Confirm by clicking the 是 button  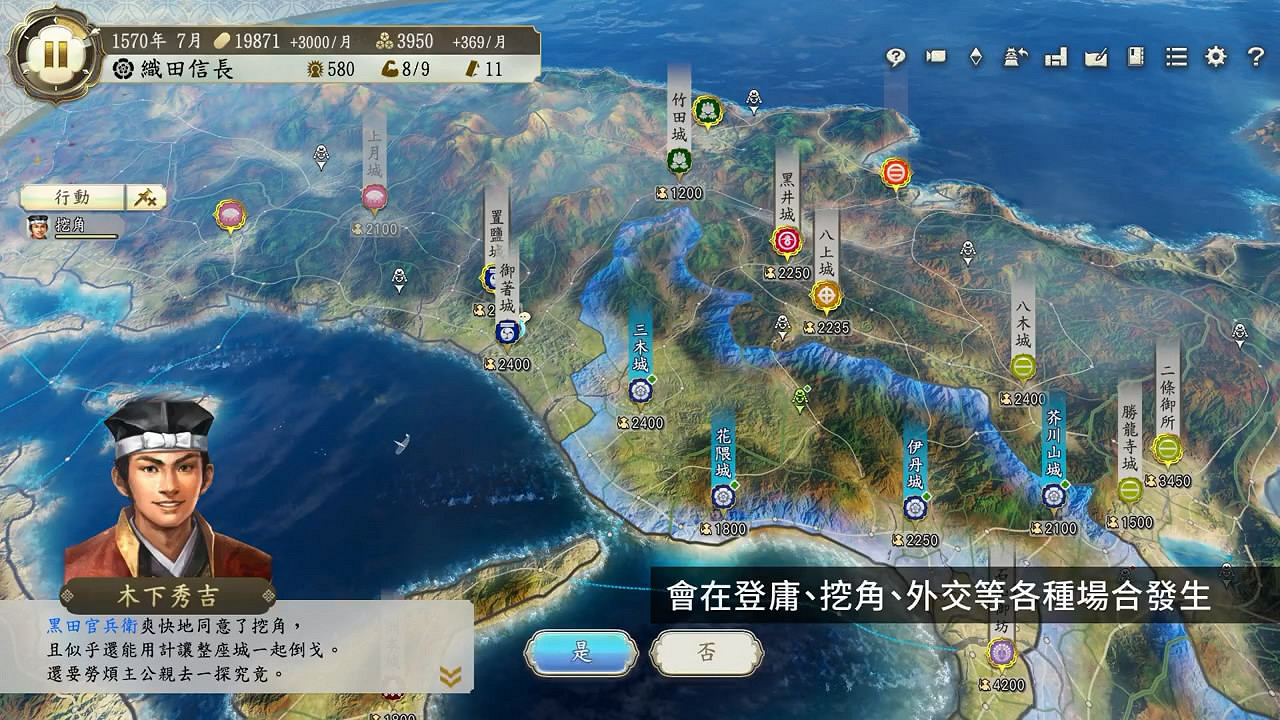pos(581,651)
